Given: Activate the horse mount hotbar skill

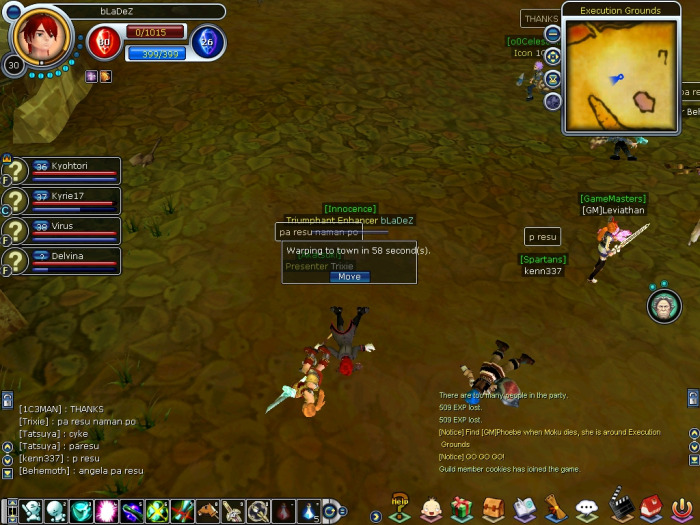Looking at the screenshot, I should (x=207, y=511).
